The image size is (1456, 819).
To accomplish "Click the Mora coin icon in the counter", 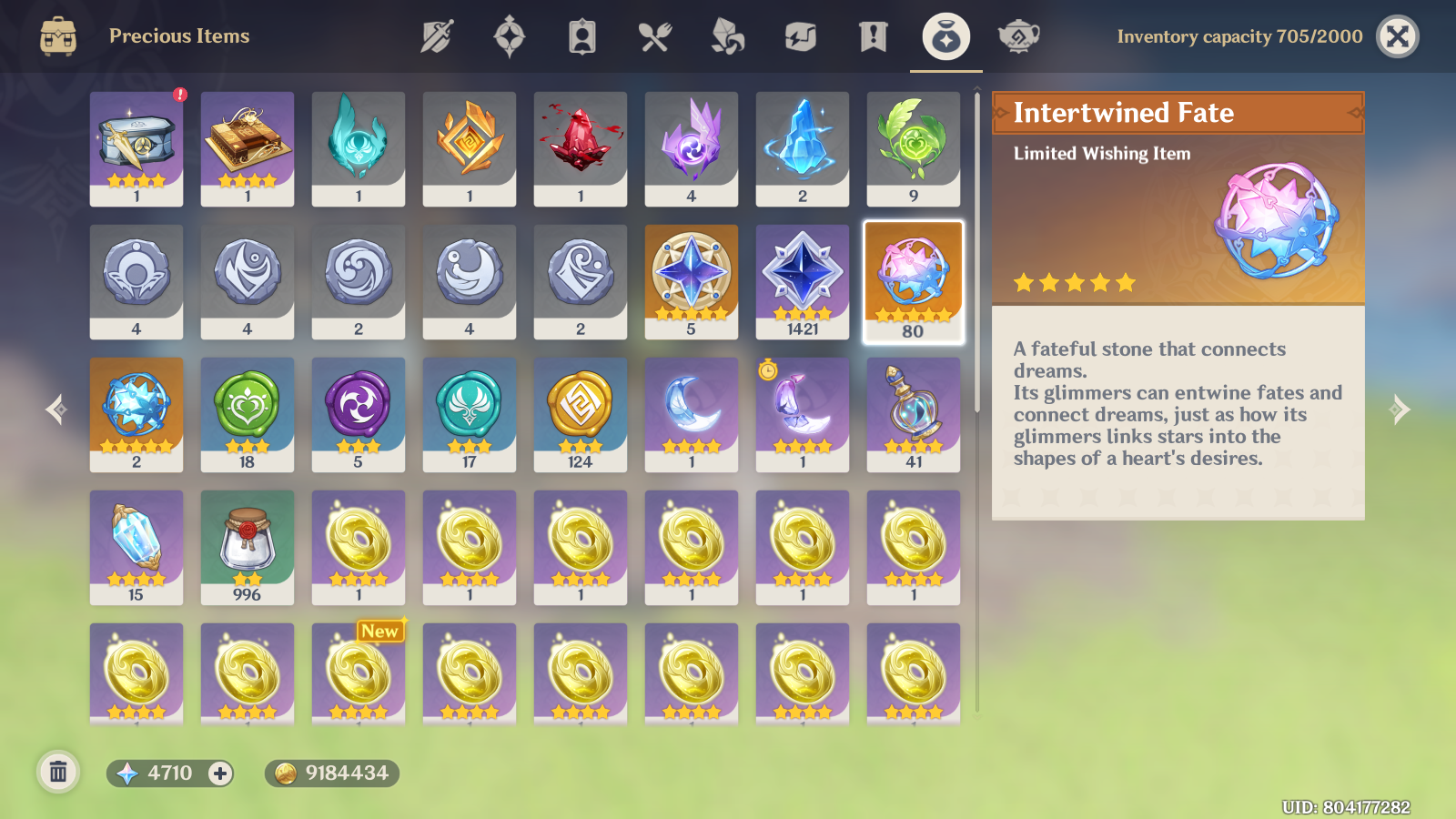I will (287, 775).
